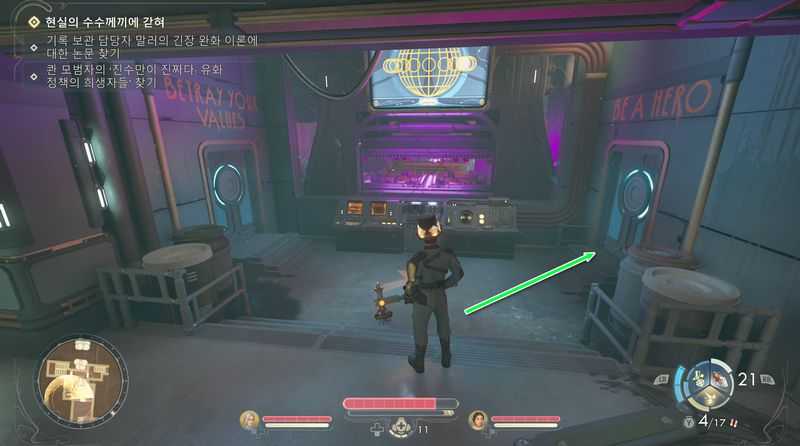The image size is (800, 446).
Task: Choose the upper-right weapon wheel segment
Action: coord(718,378)
